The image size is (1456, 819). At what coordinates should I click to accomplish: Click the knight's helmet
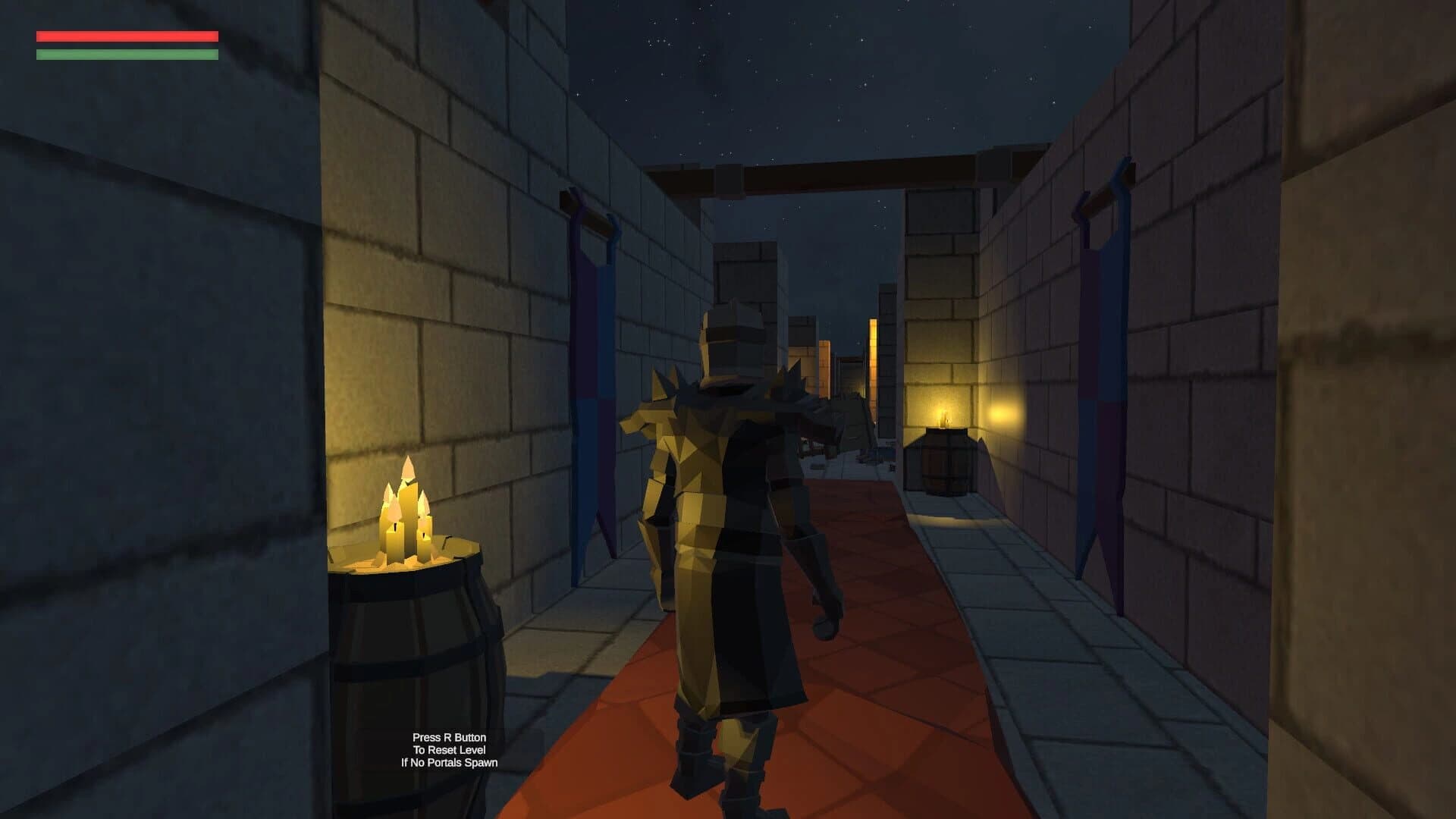[x=732, y=341]
